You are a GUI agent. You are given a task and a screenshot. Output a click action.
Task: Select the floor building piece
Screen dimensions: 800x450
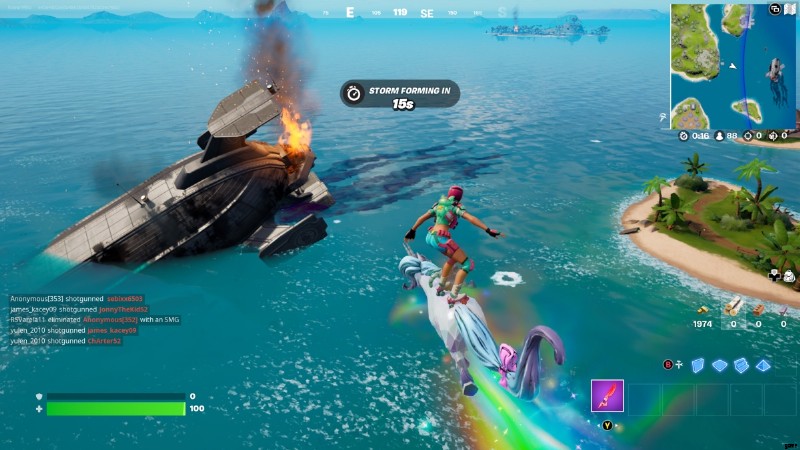tap(720, 365)
